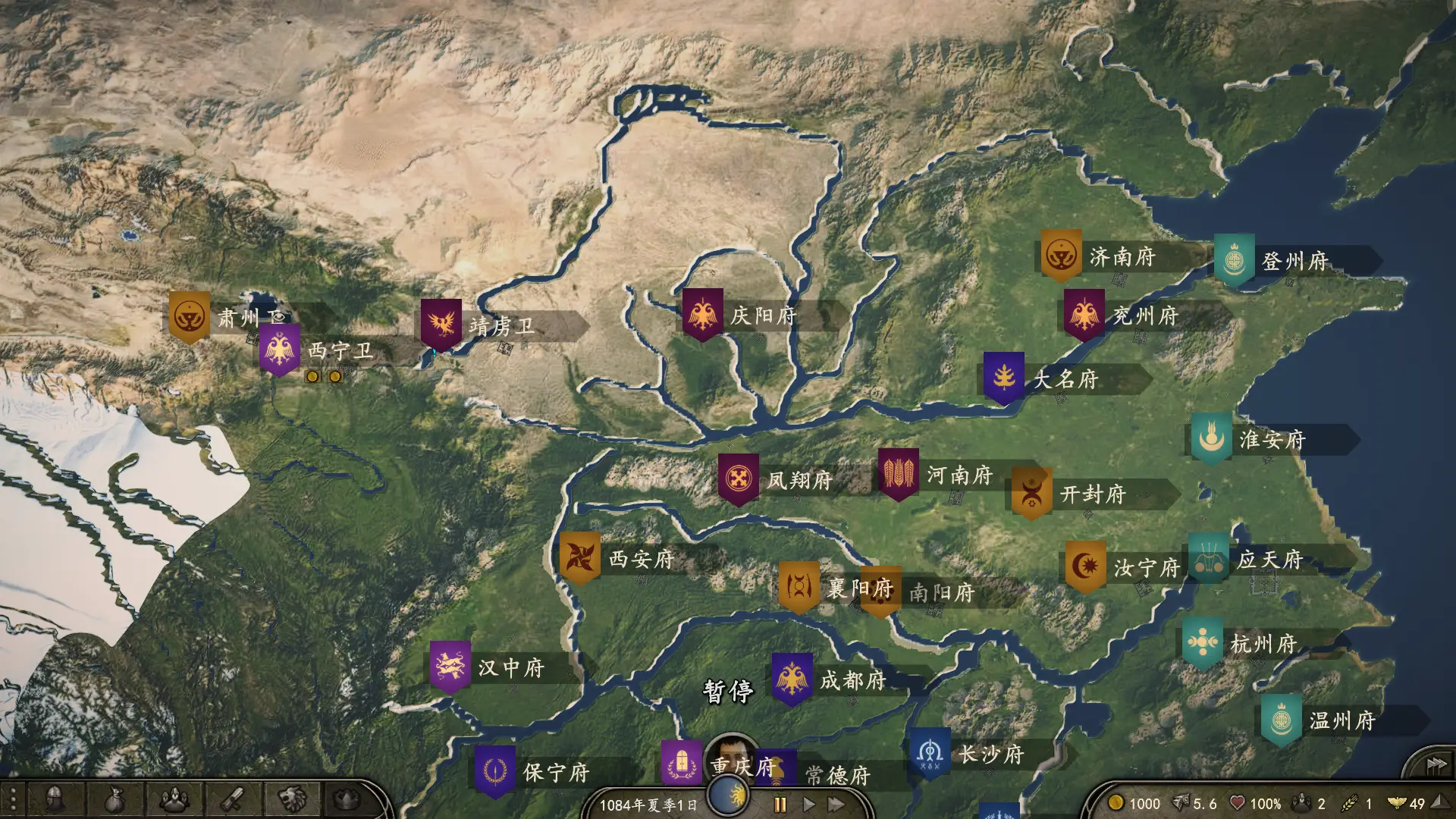The width and height of the screenshot is (1456, 819).
Task: Open the sack inventory screen
Action: pos(114,799)
